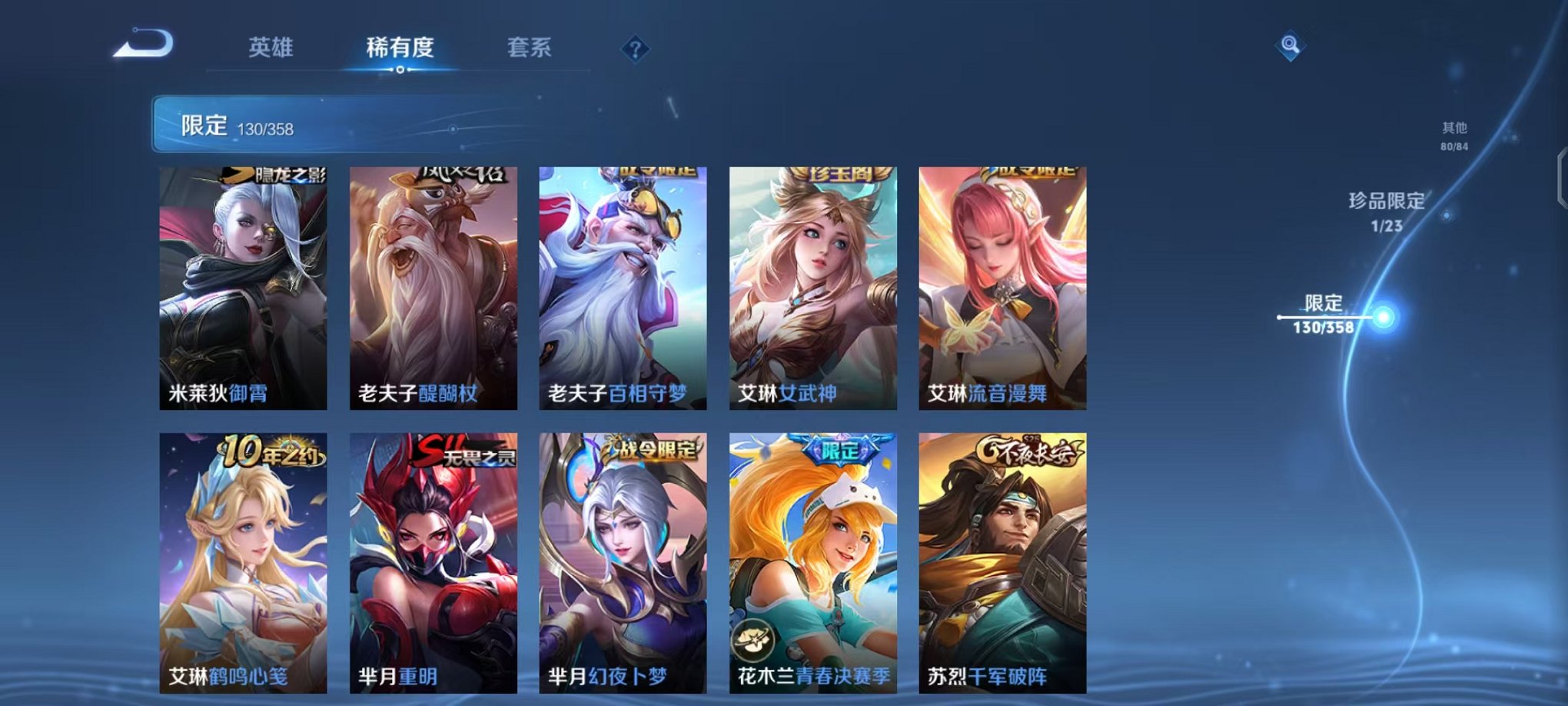This screenshot has width=1568, height=706.
Task: Select the 稀有度 tab
Action: [398, 47]
